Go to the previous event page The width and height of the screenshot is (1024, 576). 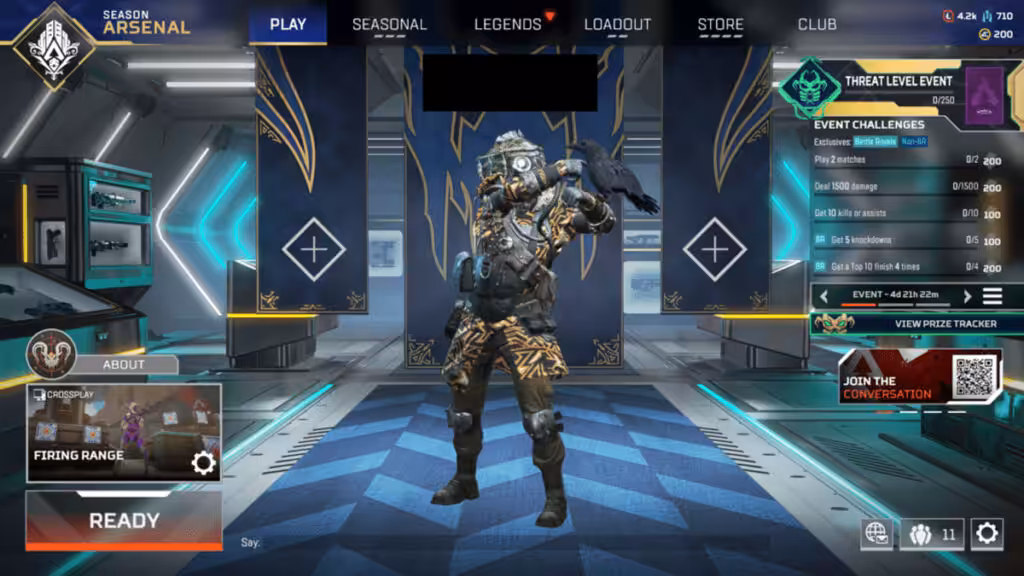[x=824, y=296]
